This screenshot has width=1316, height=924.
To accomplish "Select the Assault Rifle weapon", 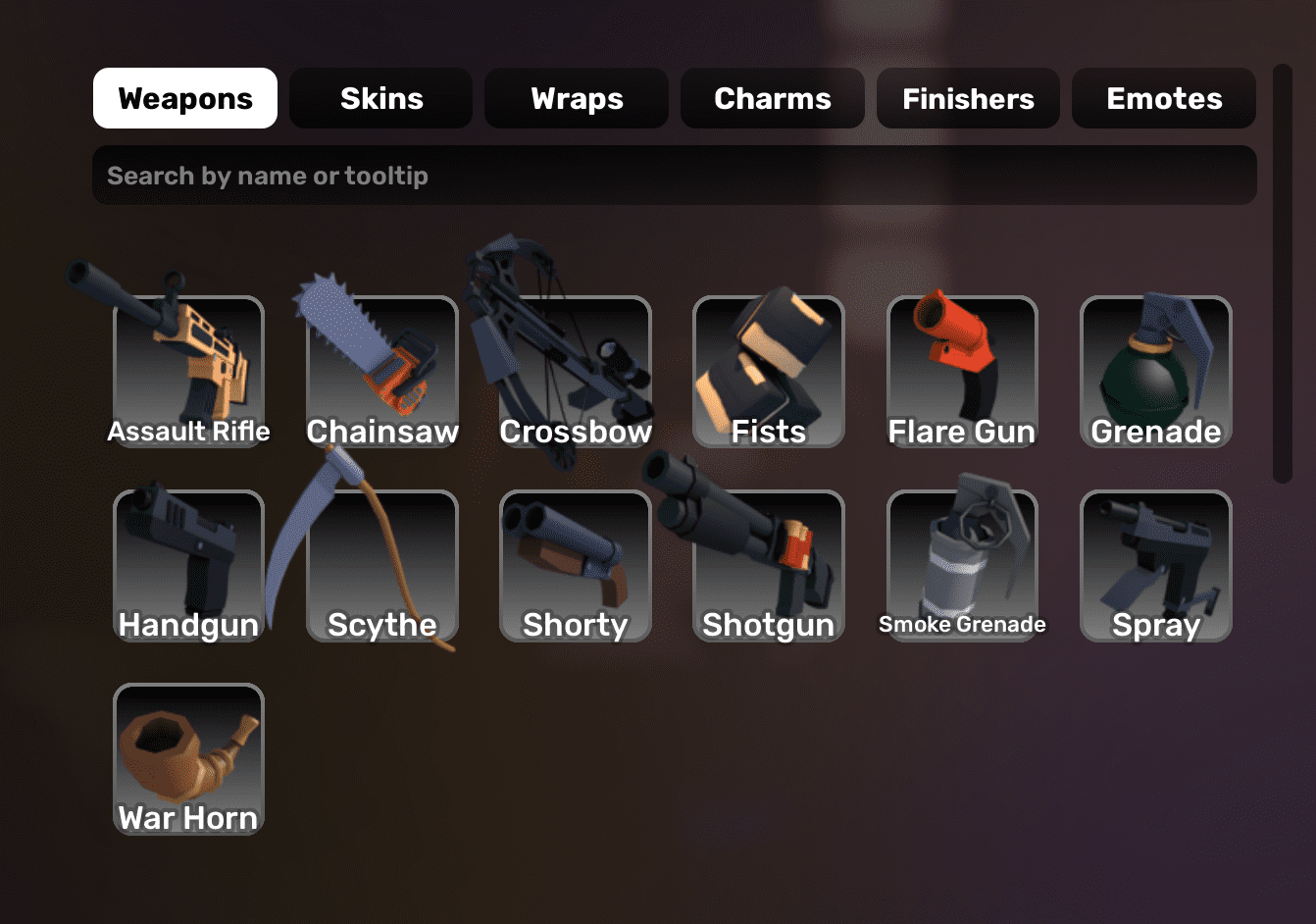I will (188, 373).
